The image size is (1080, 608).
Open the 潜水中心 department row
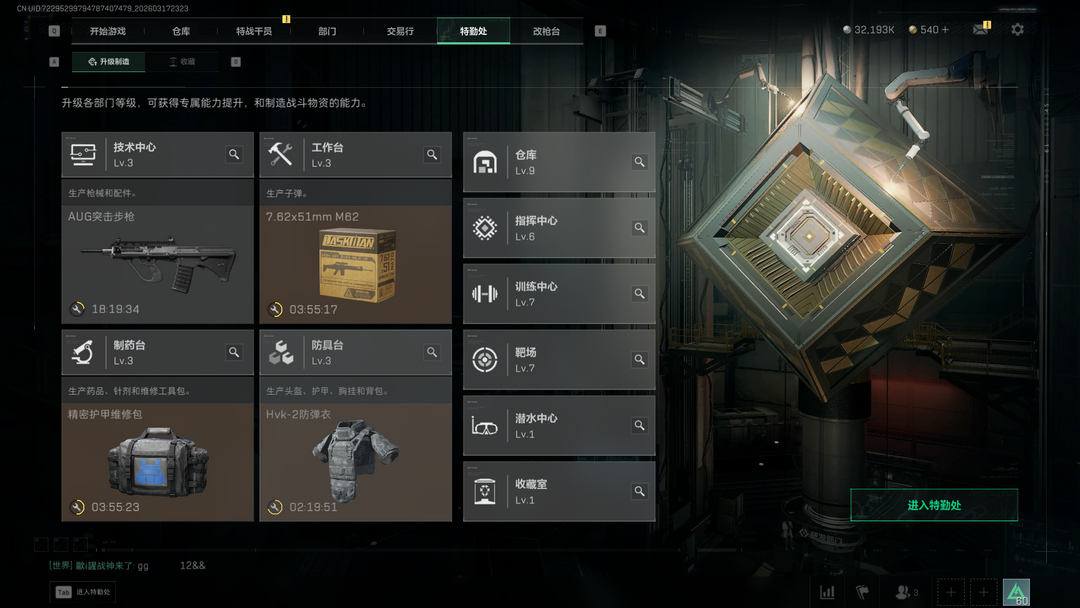pyautogui.click(x=559, y=426)
